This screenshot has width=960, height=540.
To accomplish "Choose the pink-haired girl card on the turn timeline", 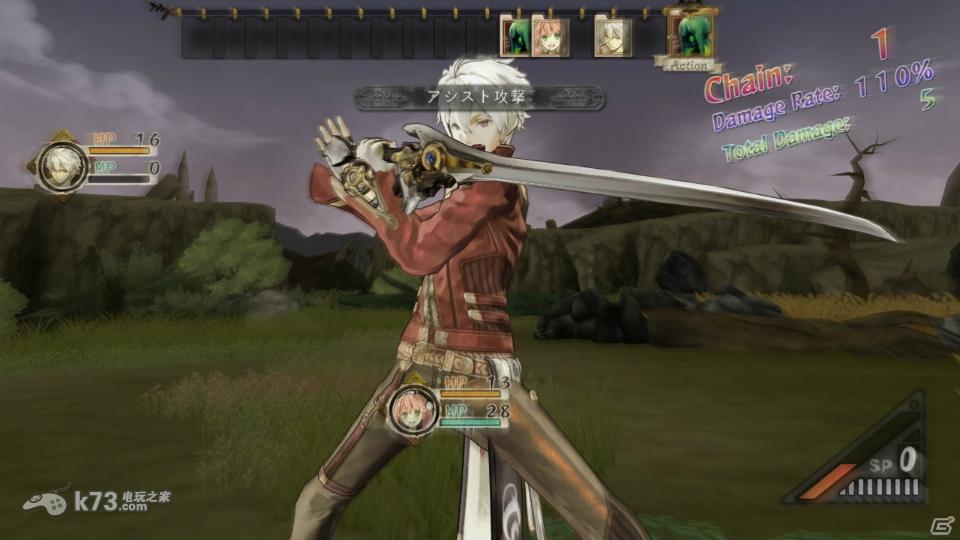I will (x=550, y=36).
